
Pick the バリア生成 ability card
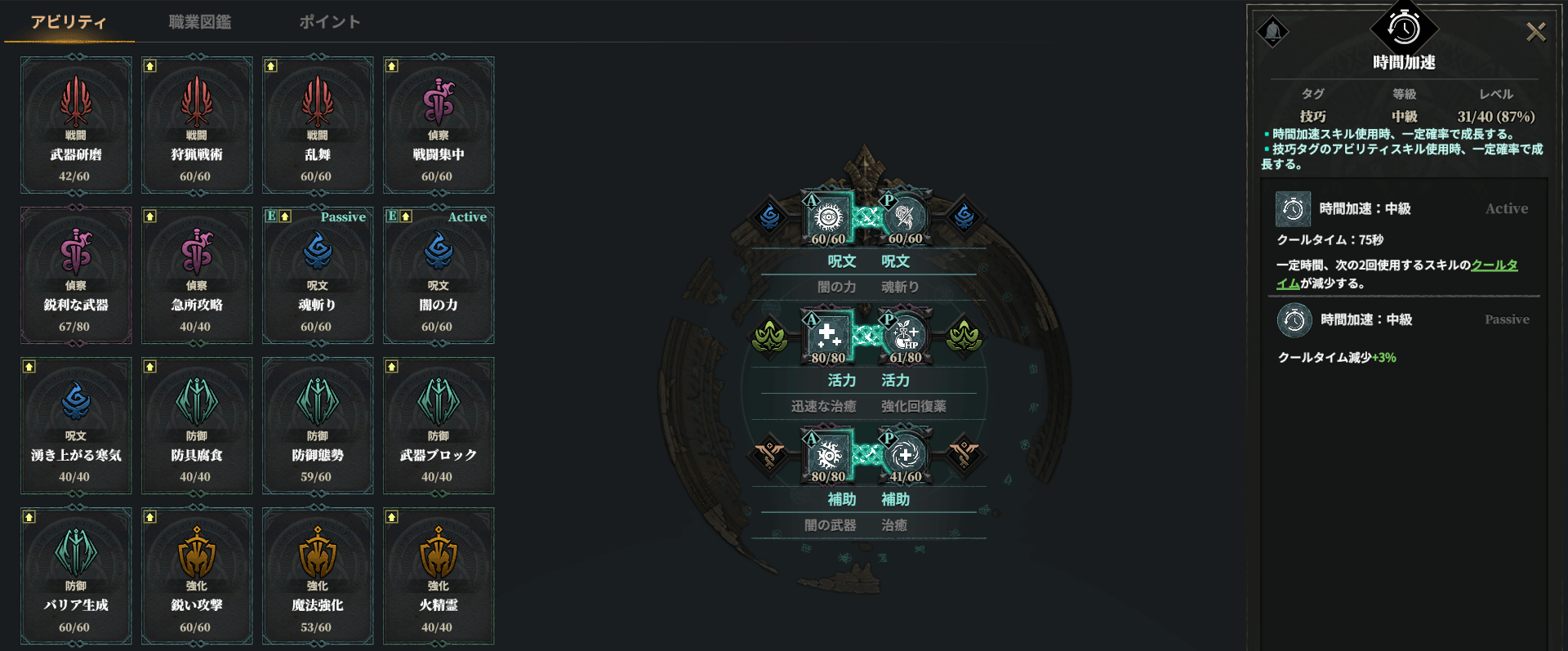coord(76,576)
